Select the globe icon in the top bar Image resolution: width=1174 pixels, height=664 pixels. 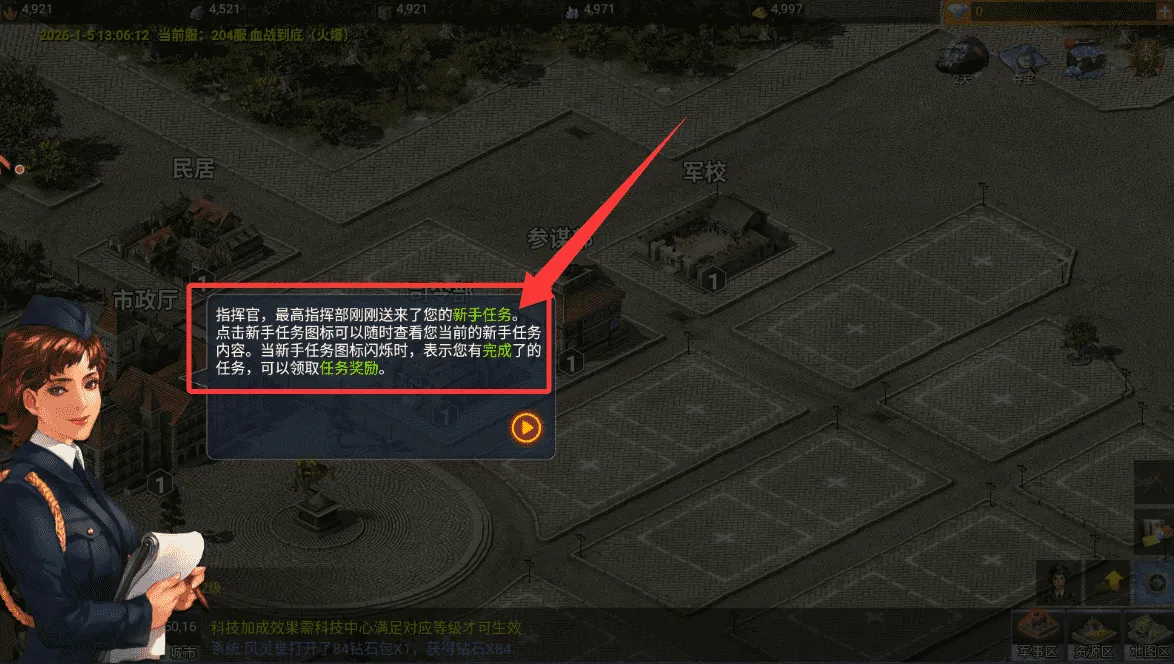click(960, 59)
